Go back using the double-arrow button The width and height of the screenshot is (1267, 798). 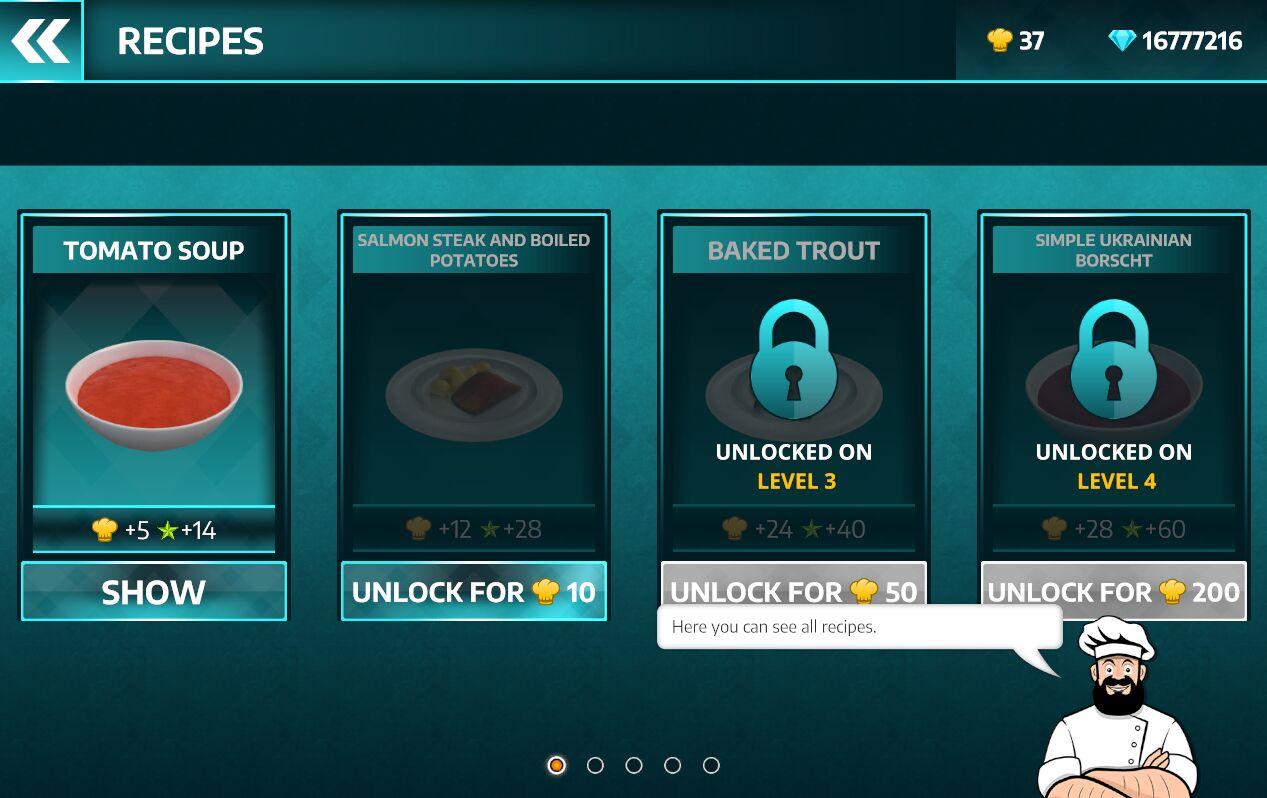(x=41, y=41)
